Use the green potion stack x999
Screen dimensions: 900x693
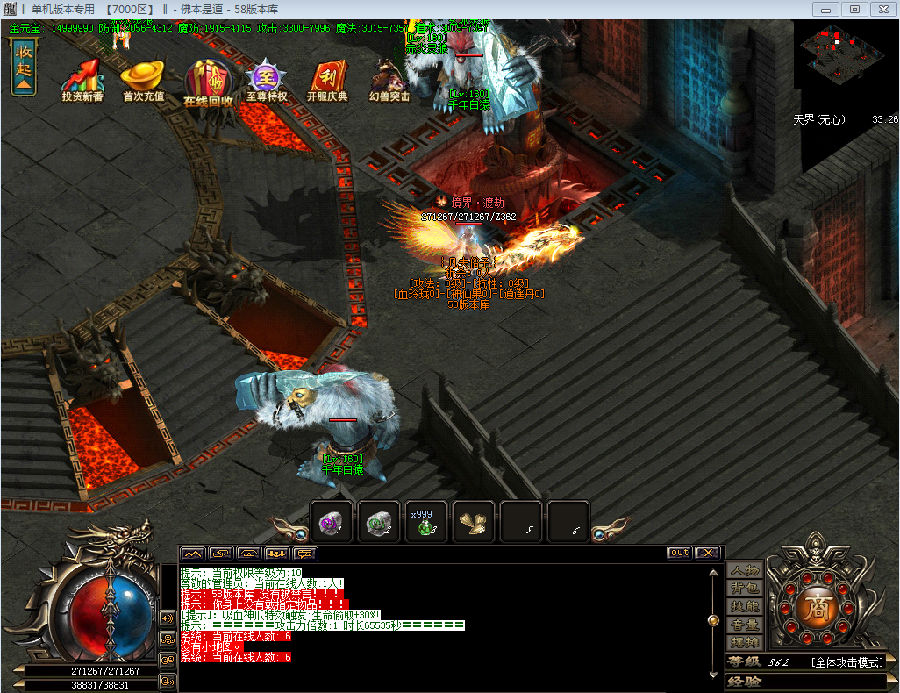(426, 521)
